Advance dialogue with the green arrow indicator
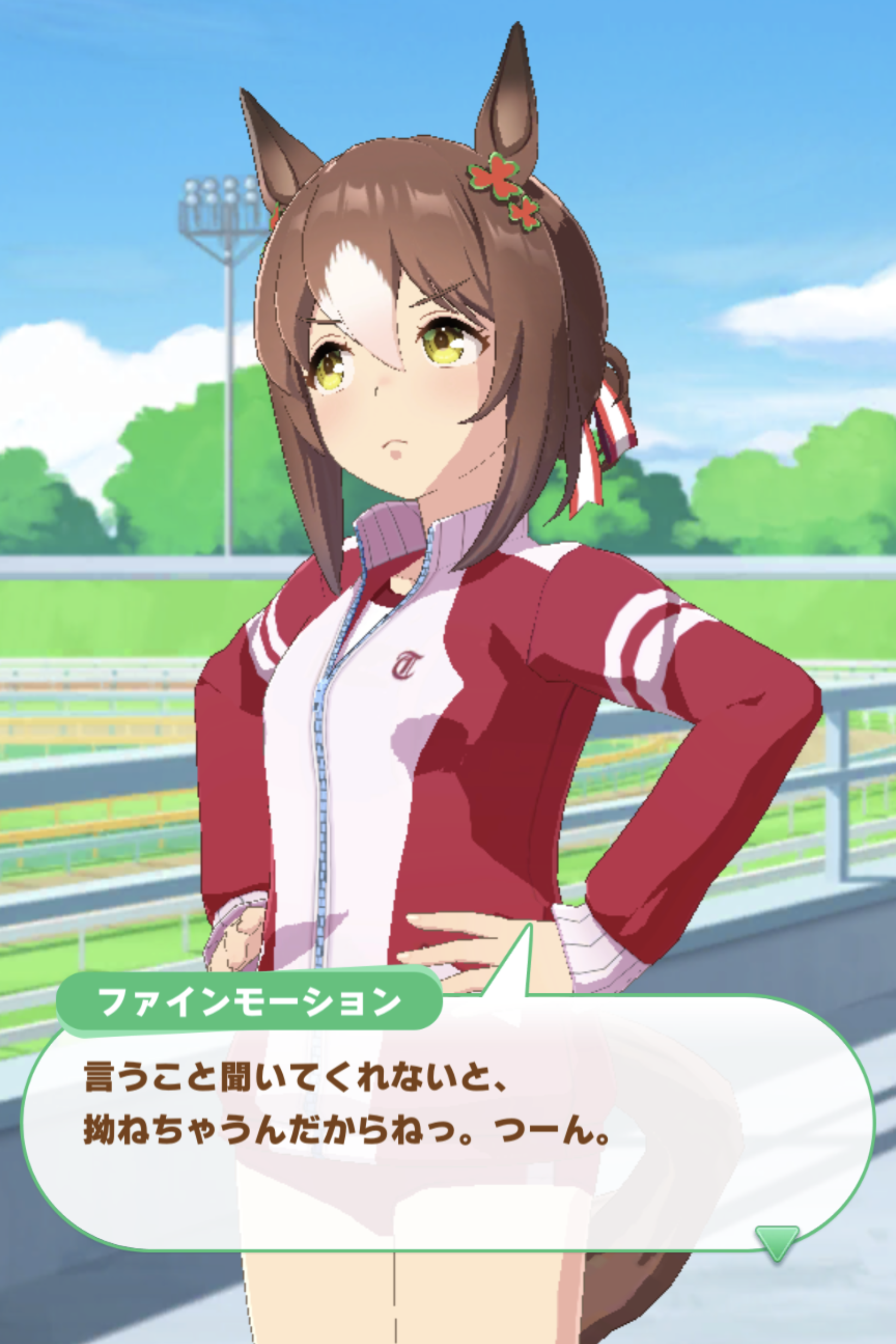 click(777, 1241)
